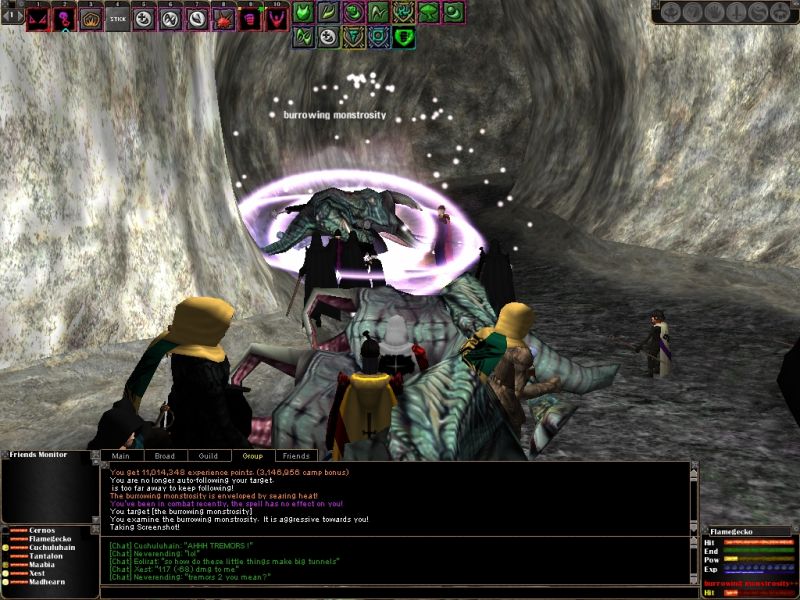Screen dimensions: 800x600
Task: Trigger the magenta fist ability in slot 9
Action: 249,19
